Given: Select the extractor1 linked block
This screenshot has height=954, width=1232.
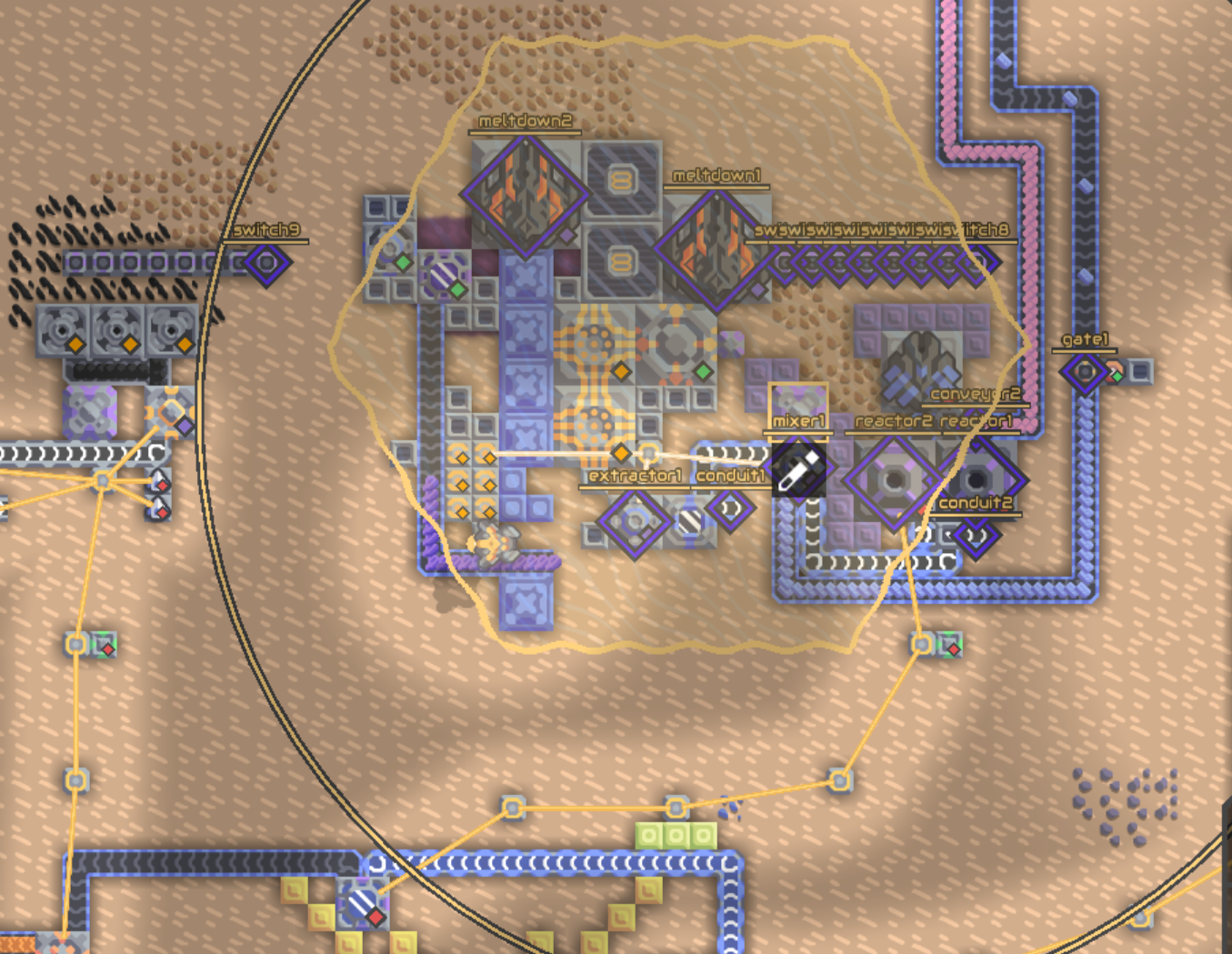Looking at the screenshot, I should tap(634, 523).
